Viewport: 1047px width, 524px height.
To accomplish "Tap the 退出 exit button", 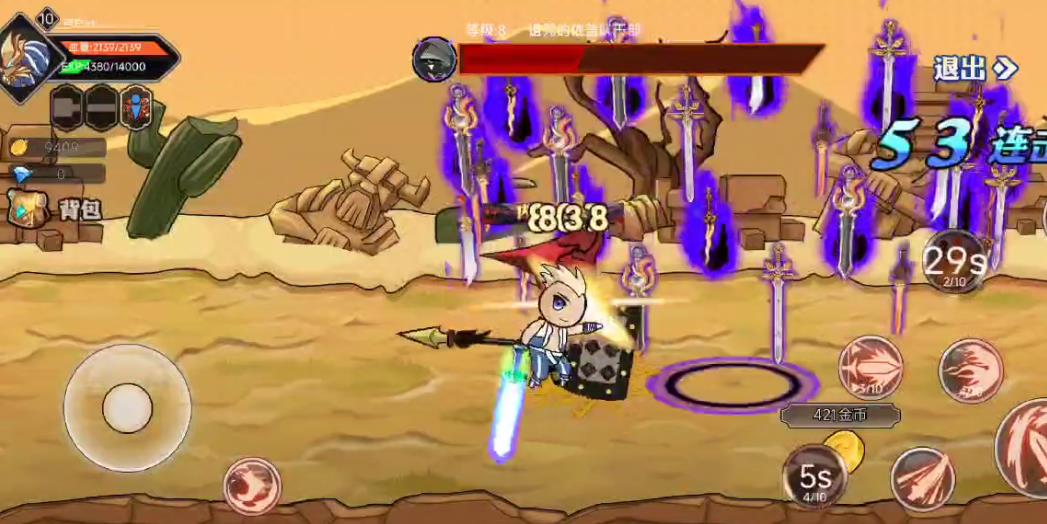I will point(973,68).
